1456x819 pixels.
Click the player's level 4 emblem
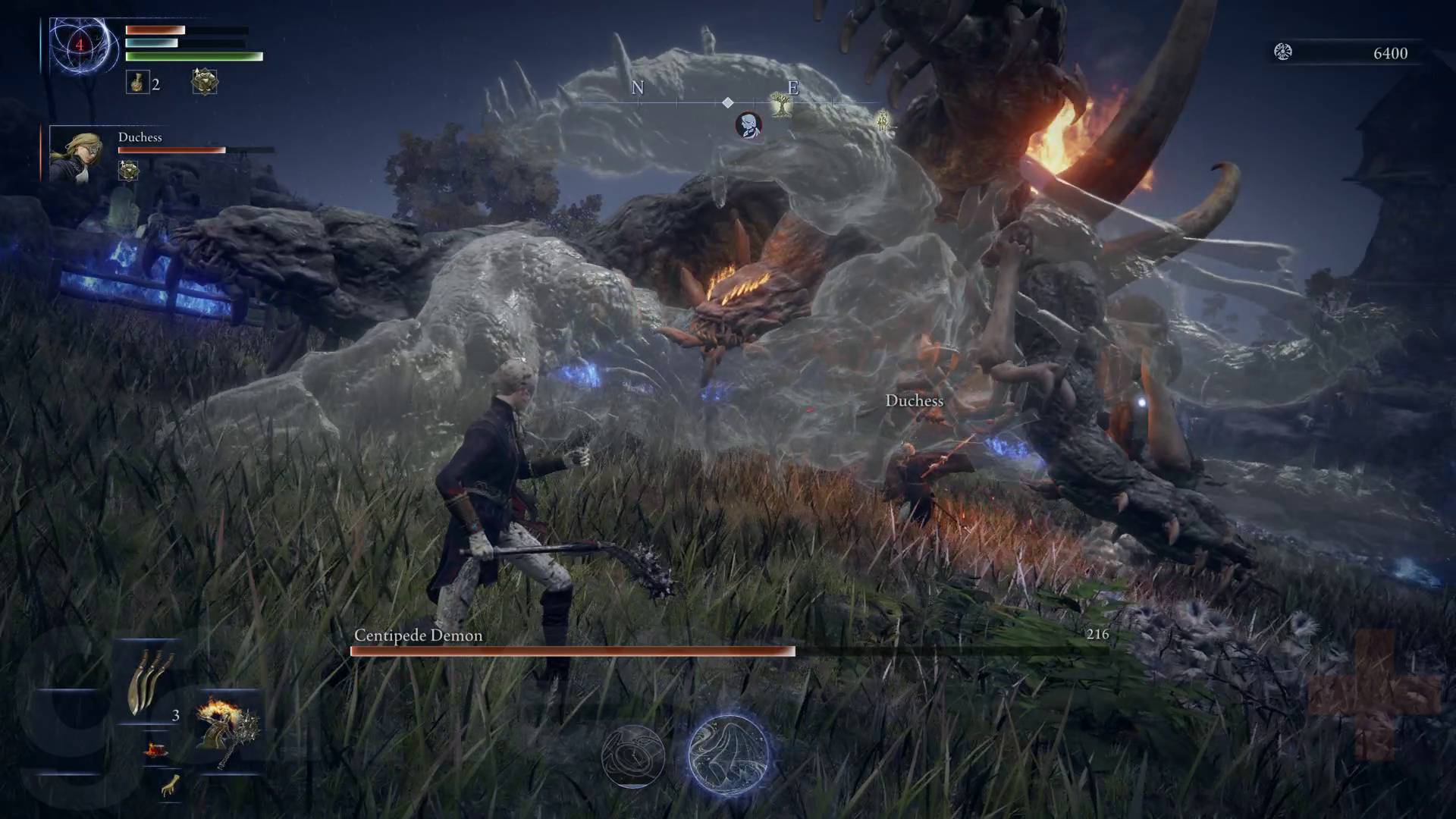point(79,45)
